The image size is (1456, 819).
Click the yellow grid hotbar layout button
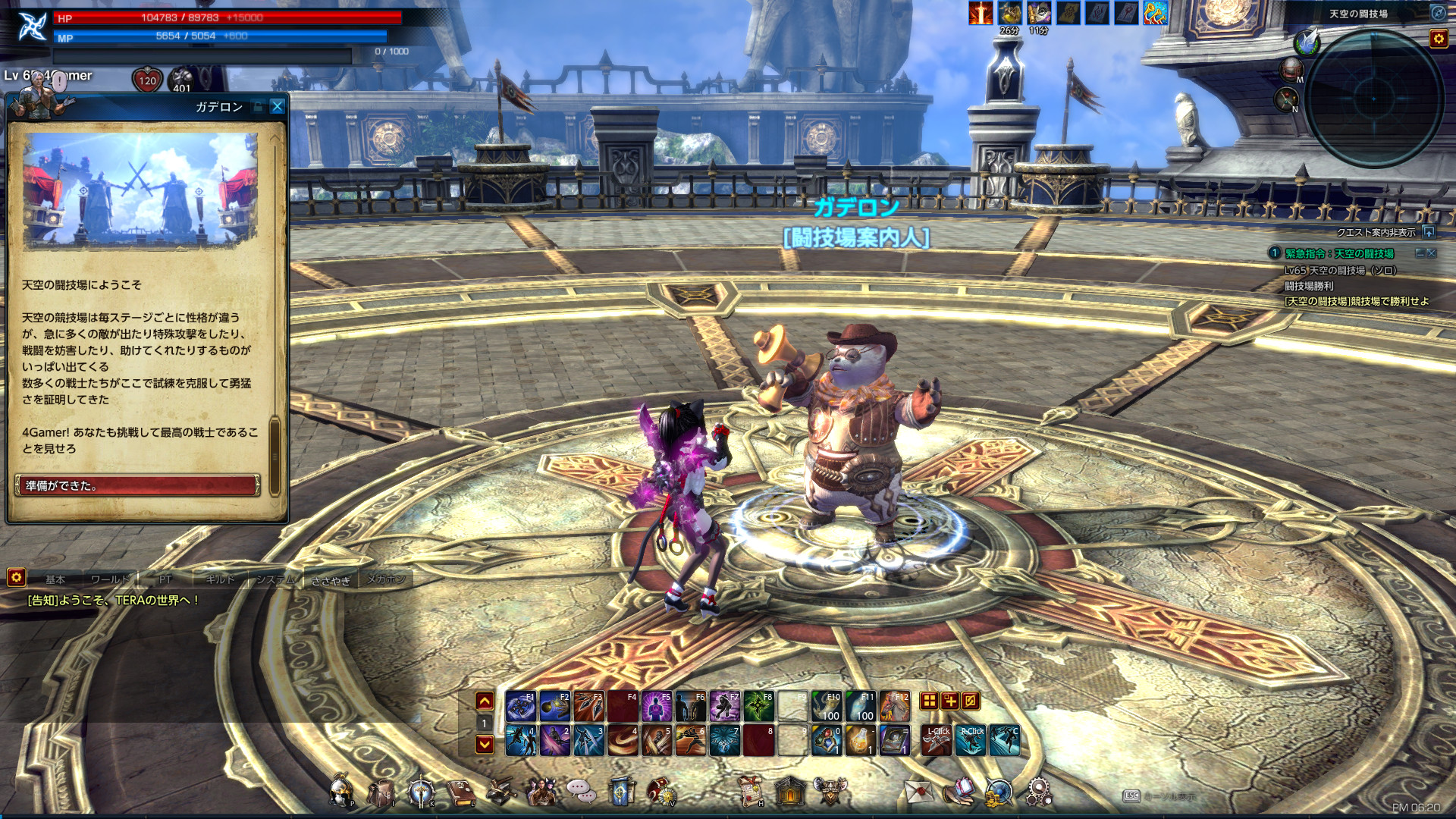(929, 701)
